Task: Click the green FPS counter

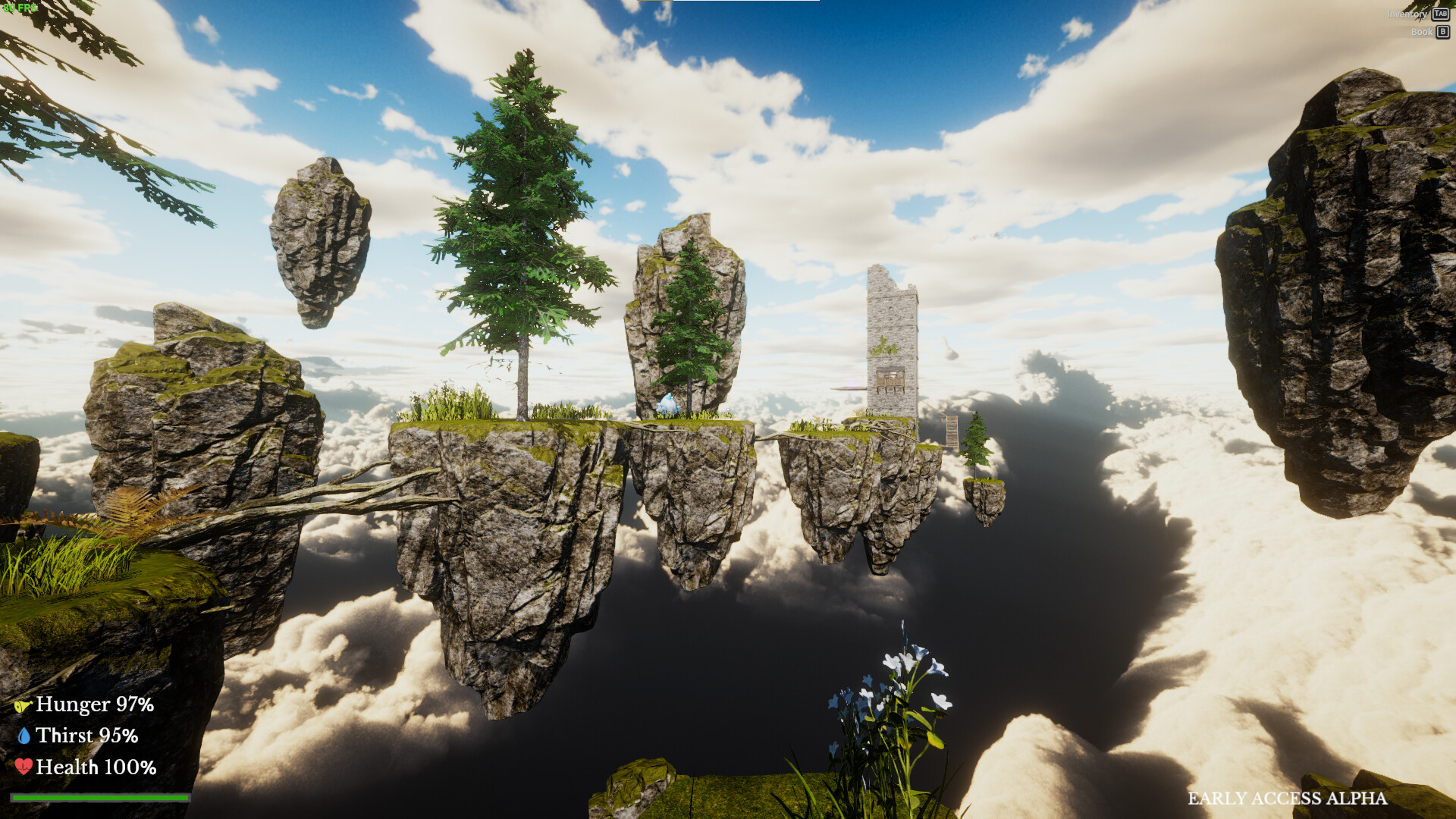Action: tap(20, 6)
